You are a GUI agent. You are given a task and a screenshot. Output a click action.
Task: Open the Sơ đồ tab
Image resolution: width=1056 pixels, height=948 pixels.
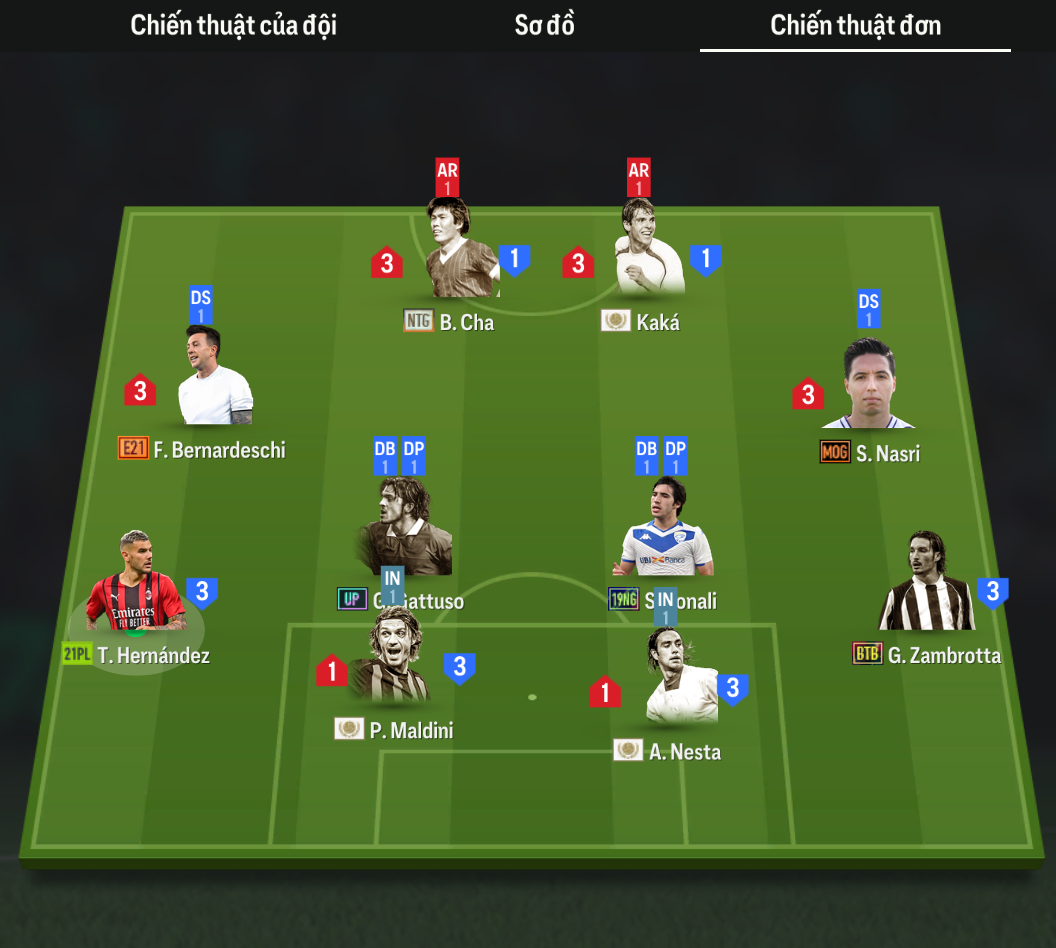(x=544, y=26)
